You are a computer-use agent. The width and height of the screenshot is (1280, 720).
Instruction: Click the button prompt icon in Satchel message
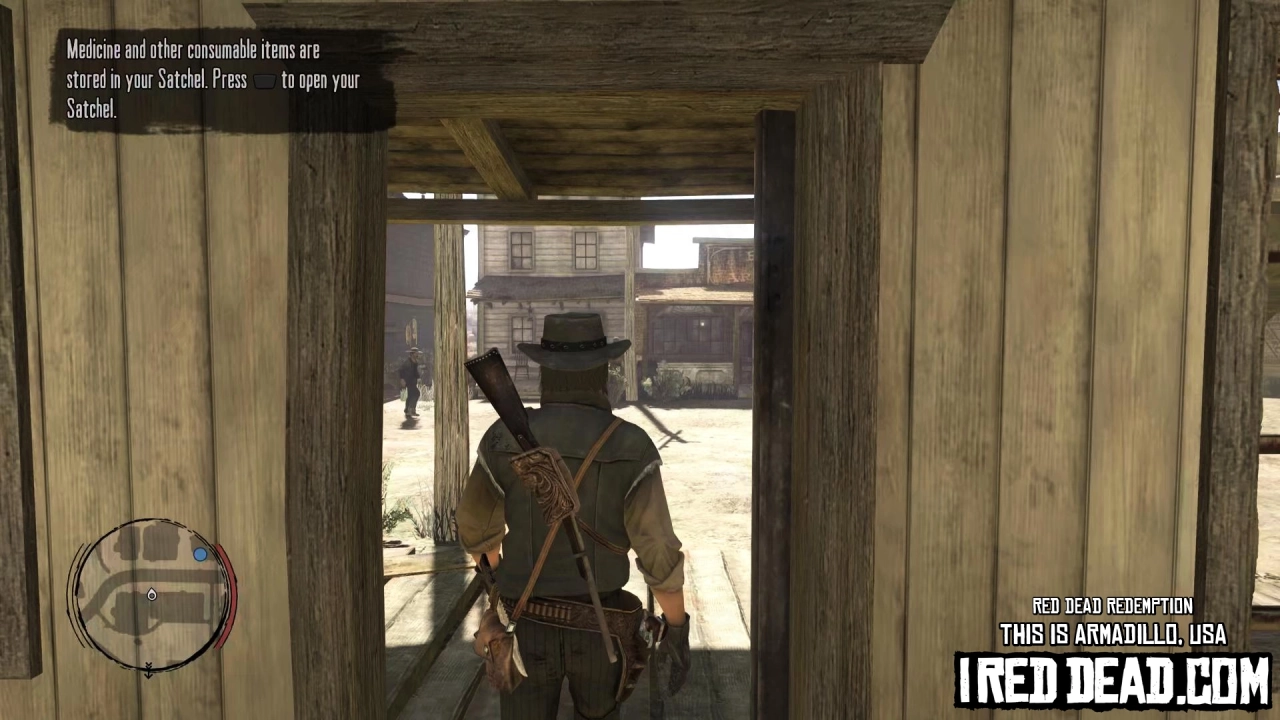pos(264,82)
